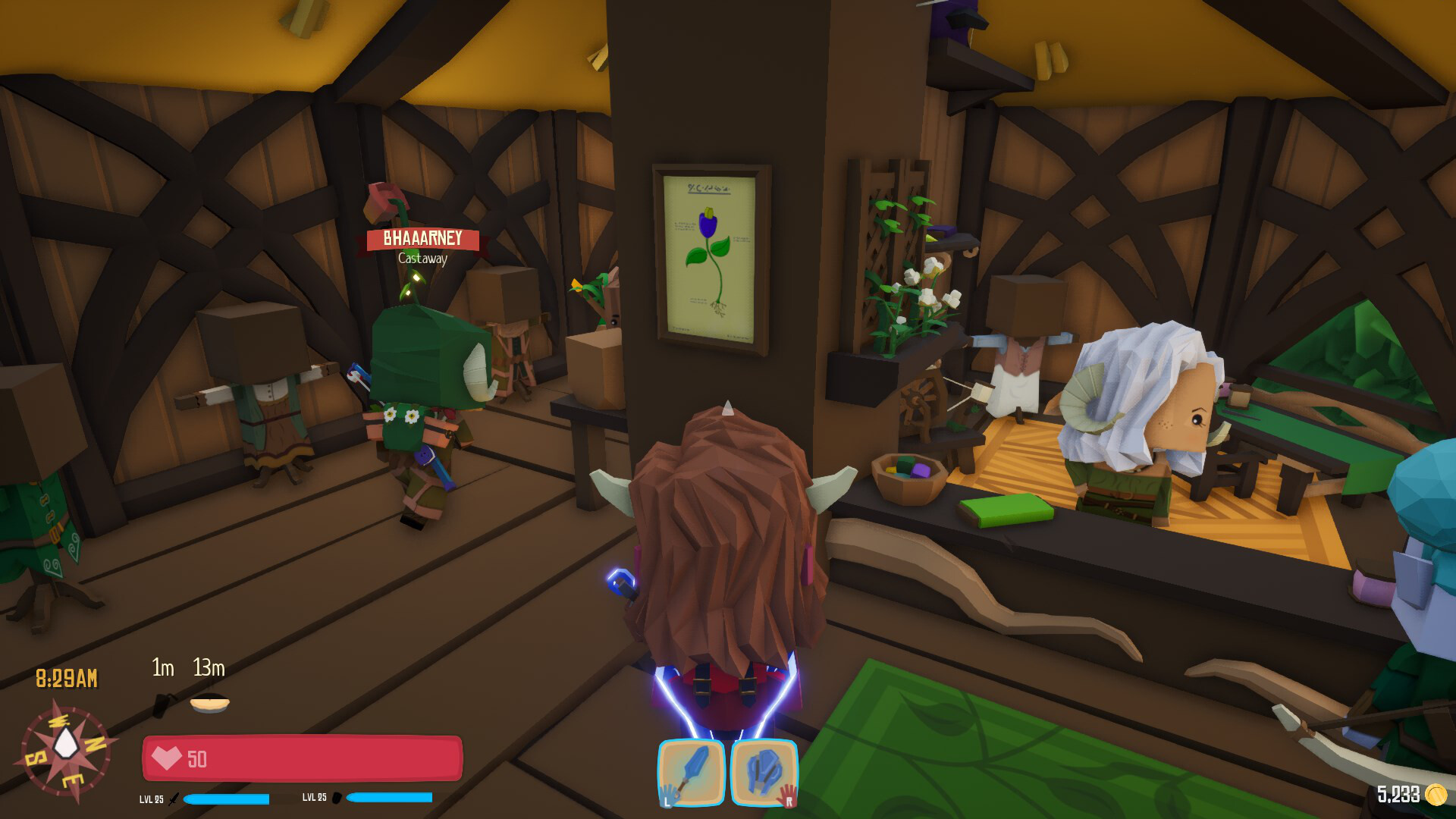Screen dimensions: 1456x819
Task: Expand the health bar showing 50
Action: pyautogui.click(x=302, y=758)
